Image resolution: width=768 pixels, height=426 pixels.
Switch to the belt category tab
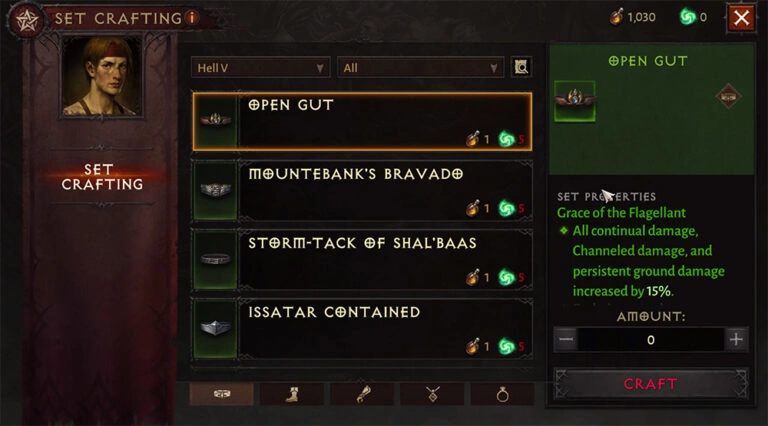[221, 394]
